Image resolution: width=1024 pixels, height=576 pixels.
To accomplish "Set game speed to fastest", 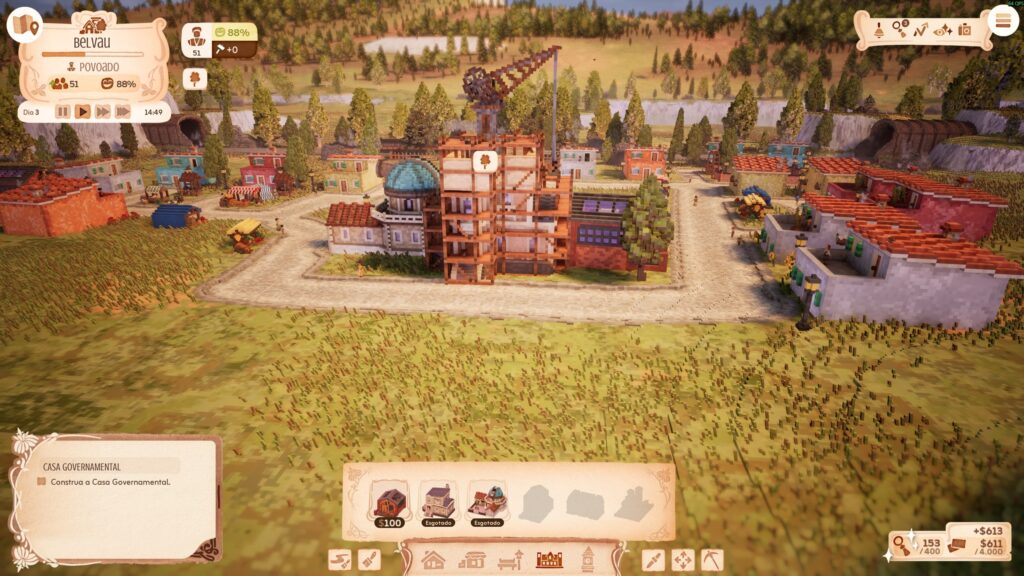I will [x=123, y=112].
